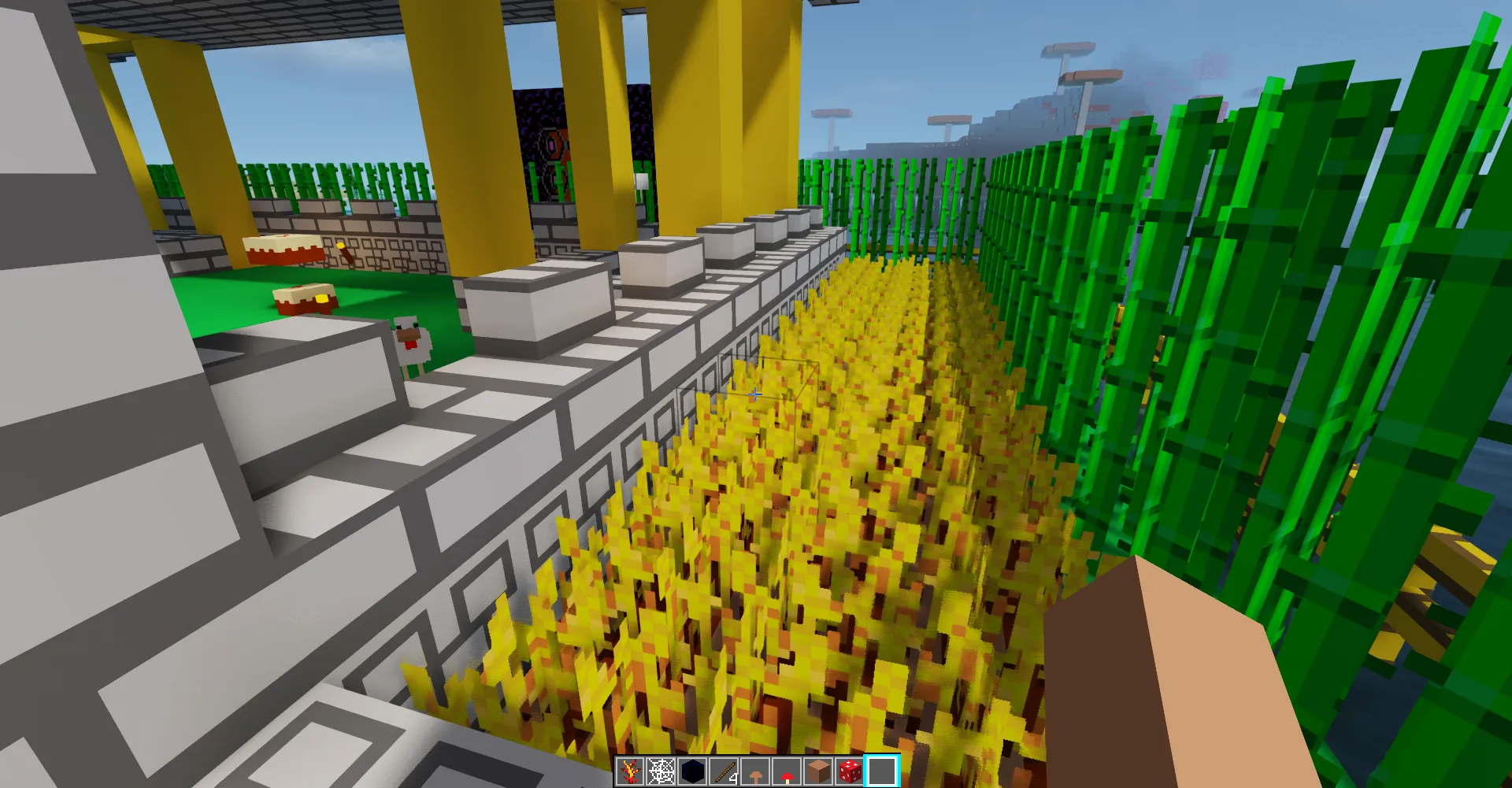The width and height of the screenshot is (1512, 788).
Task: Select the brown mushroom block item
Action: (x=818, y=771)
